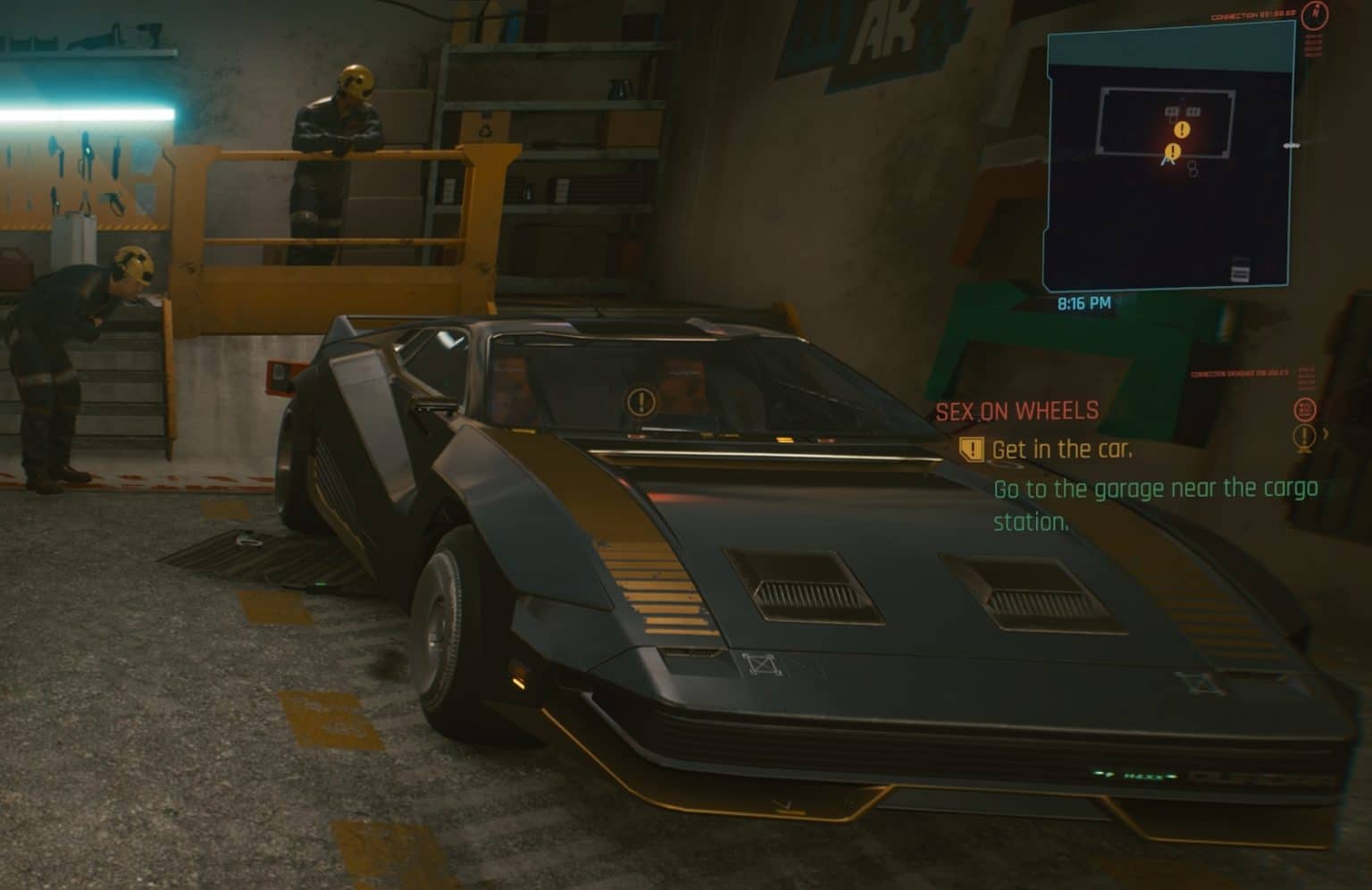
Task: Click the player arrow icon on the minimap
Action: 1167,161
